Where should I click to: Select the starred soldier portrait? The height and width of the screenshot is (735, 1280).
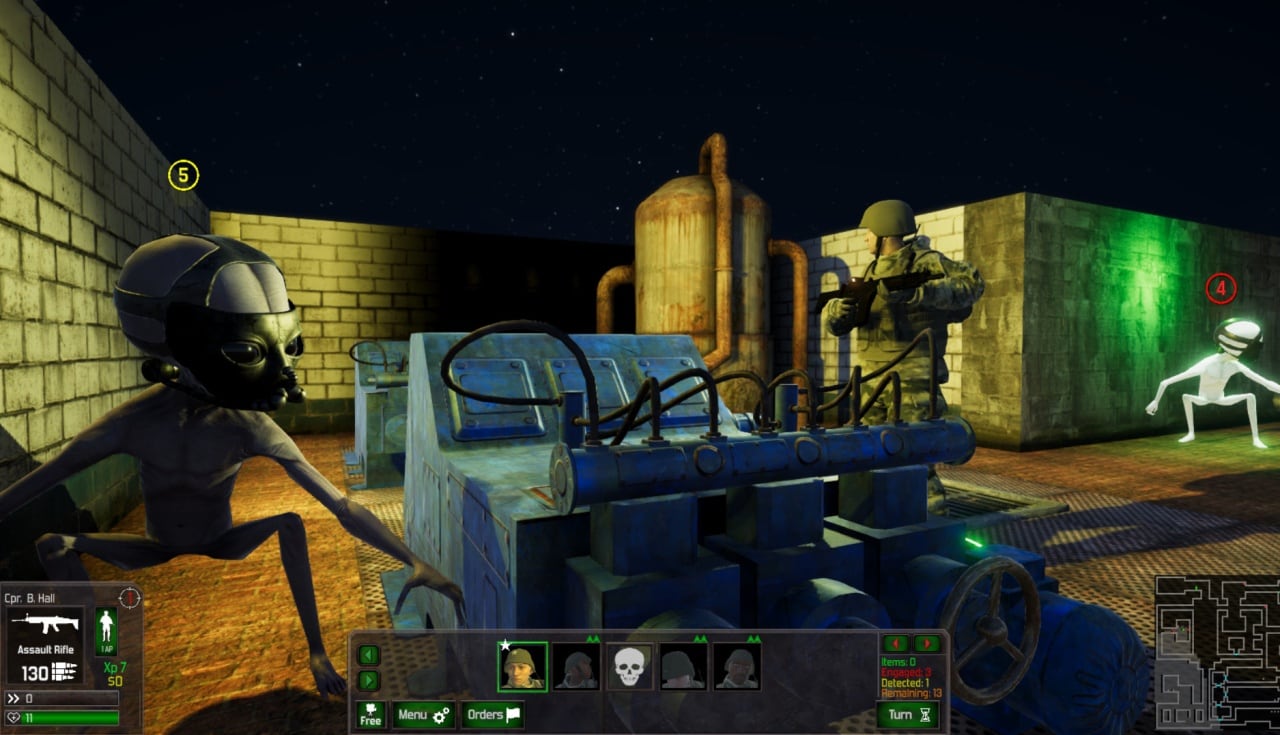[x=523, y=666]
